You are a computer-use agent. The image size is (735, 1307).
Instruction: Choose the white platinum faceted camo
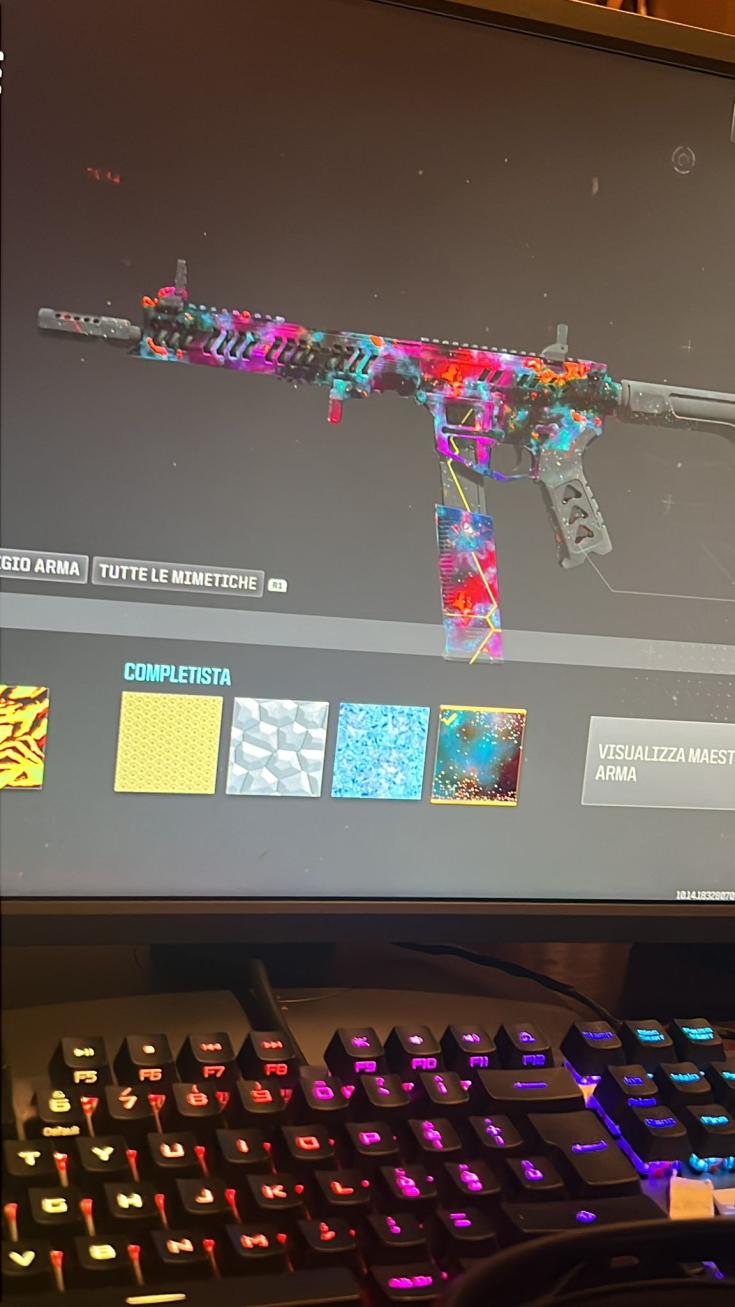click(278, 747)
